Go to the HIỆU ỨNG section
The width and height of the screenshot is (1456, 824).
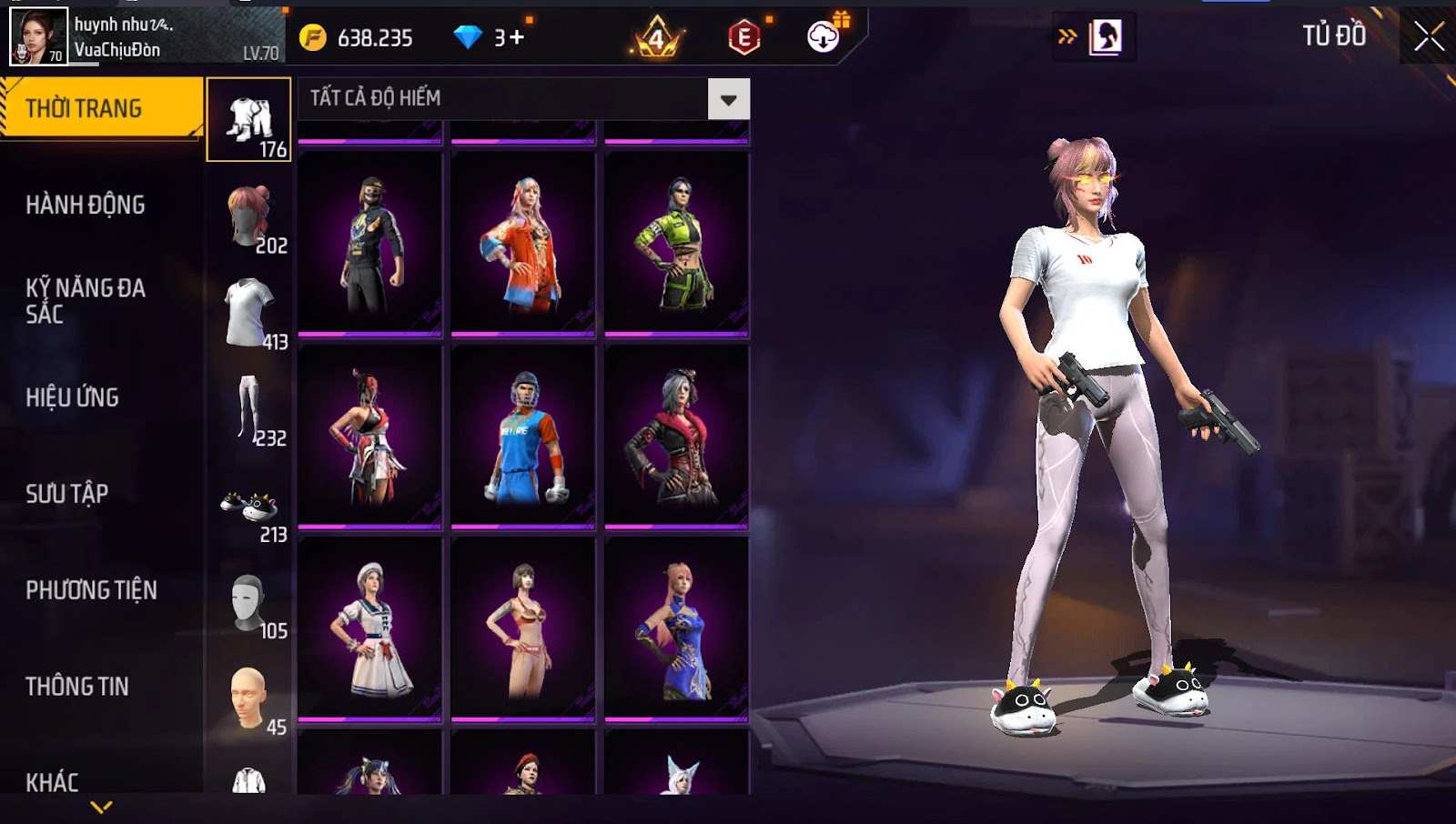73,397
